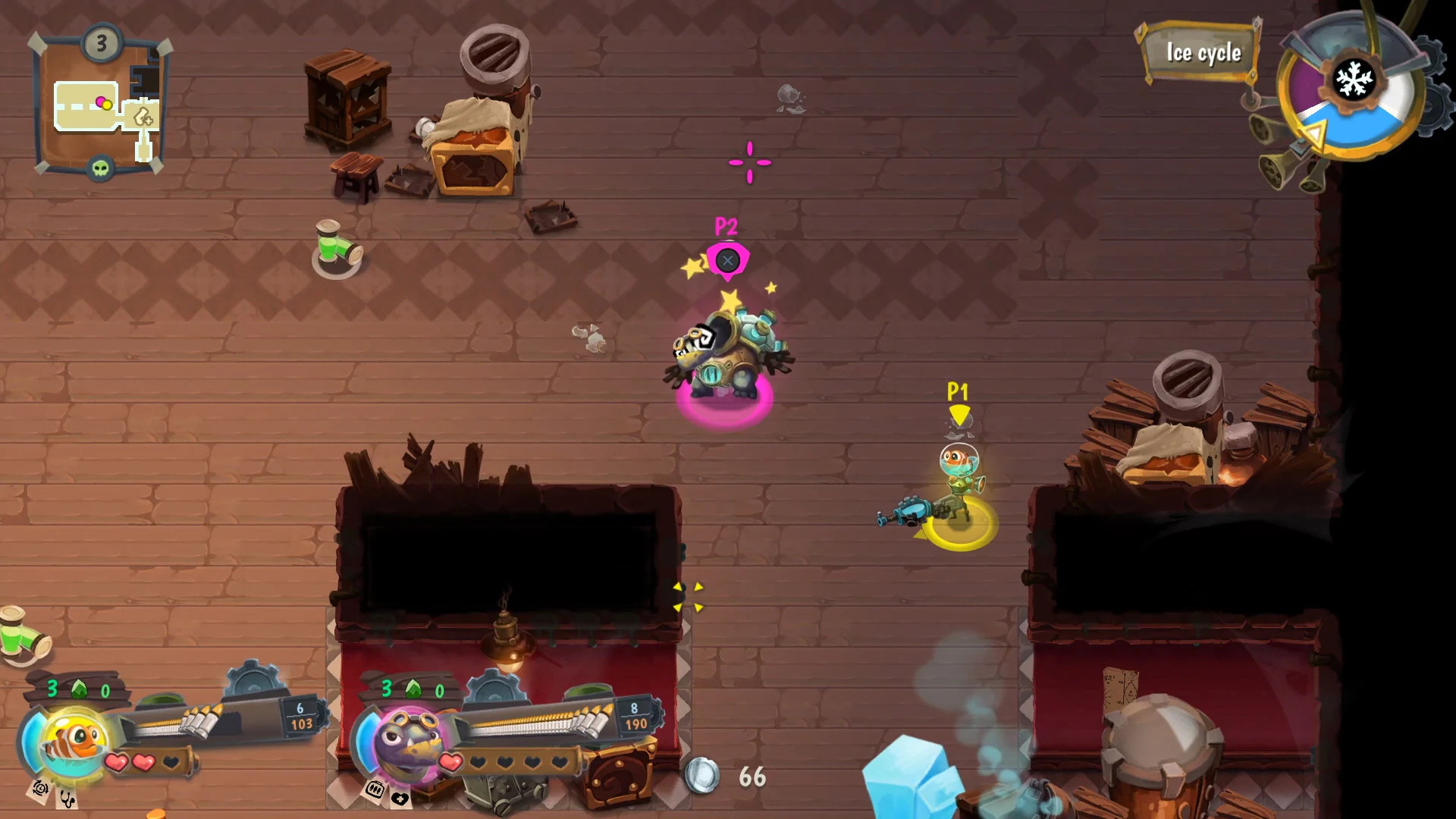Image resolution: width=1456 pixels, height=819 pixels.
Task: Click the stethoscope icon below P1's portrait
Action: point(67,799)
